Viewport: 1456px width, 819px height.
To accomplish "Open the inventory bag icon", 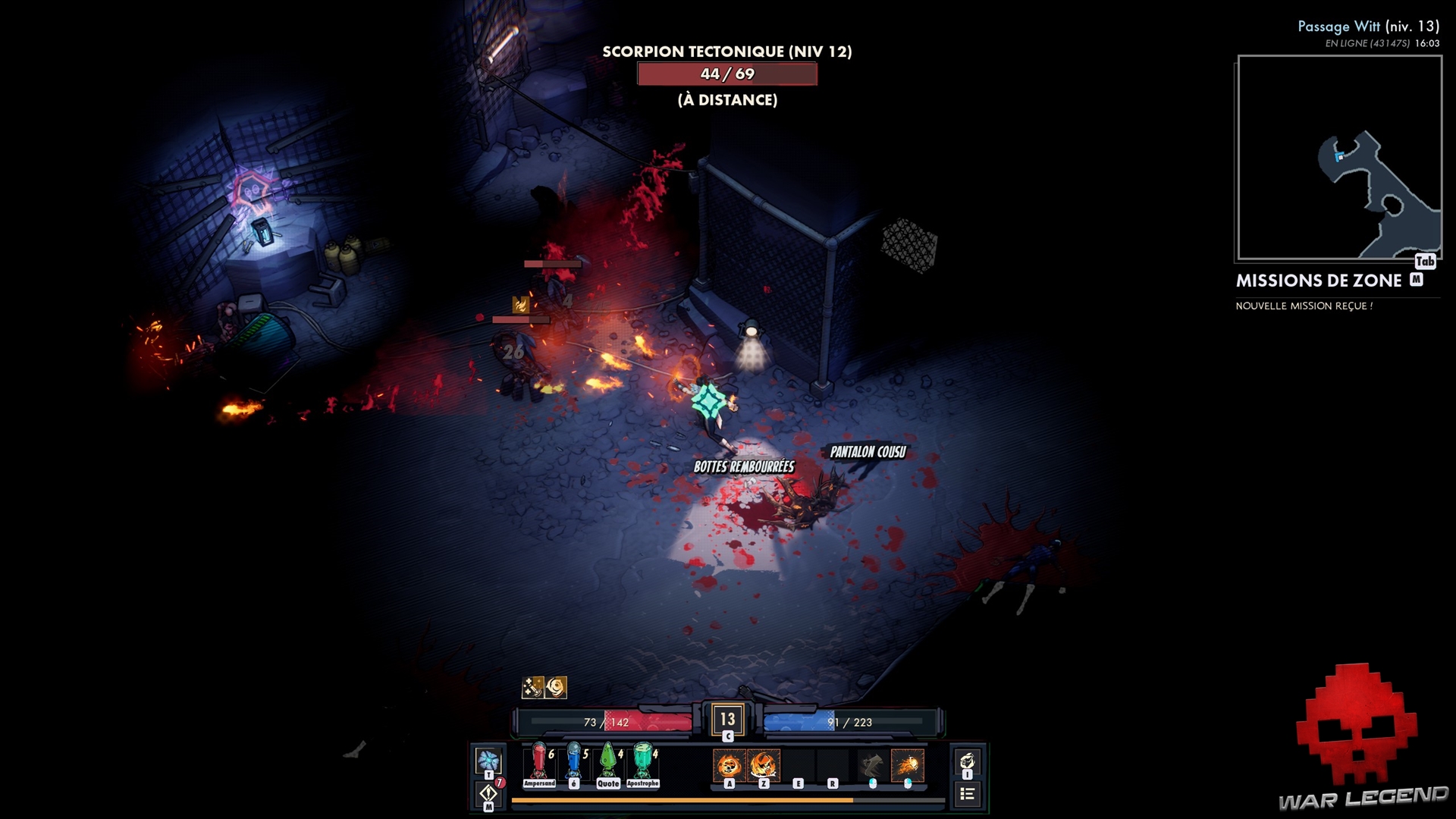I will [x=967, y=761].
